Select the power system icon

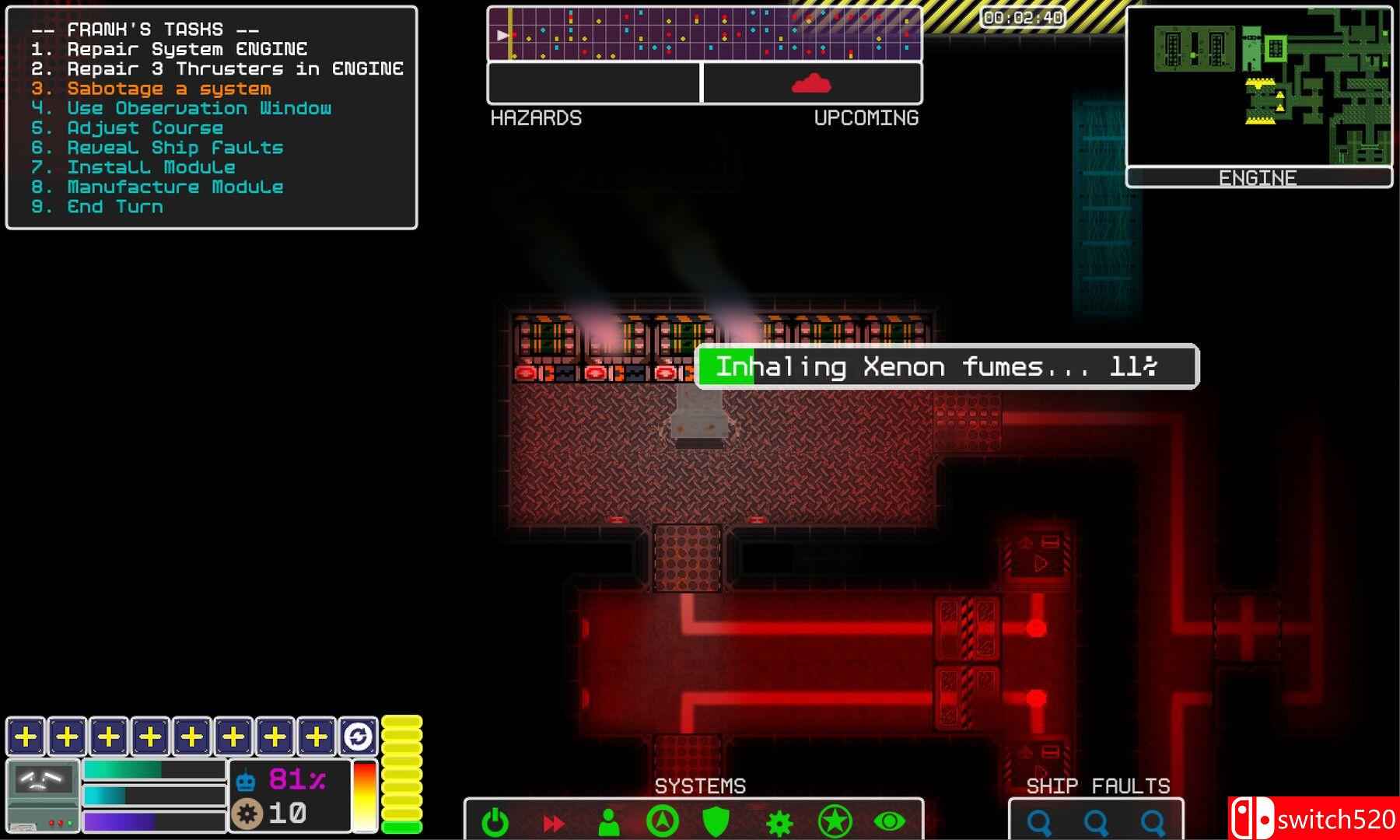click(494, 819)
